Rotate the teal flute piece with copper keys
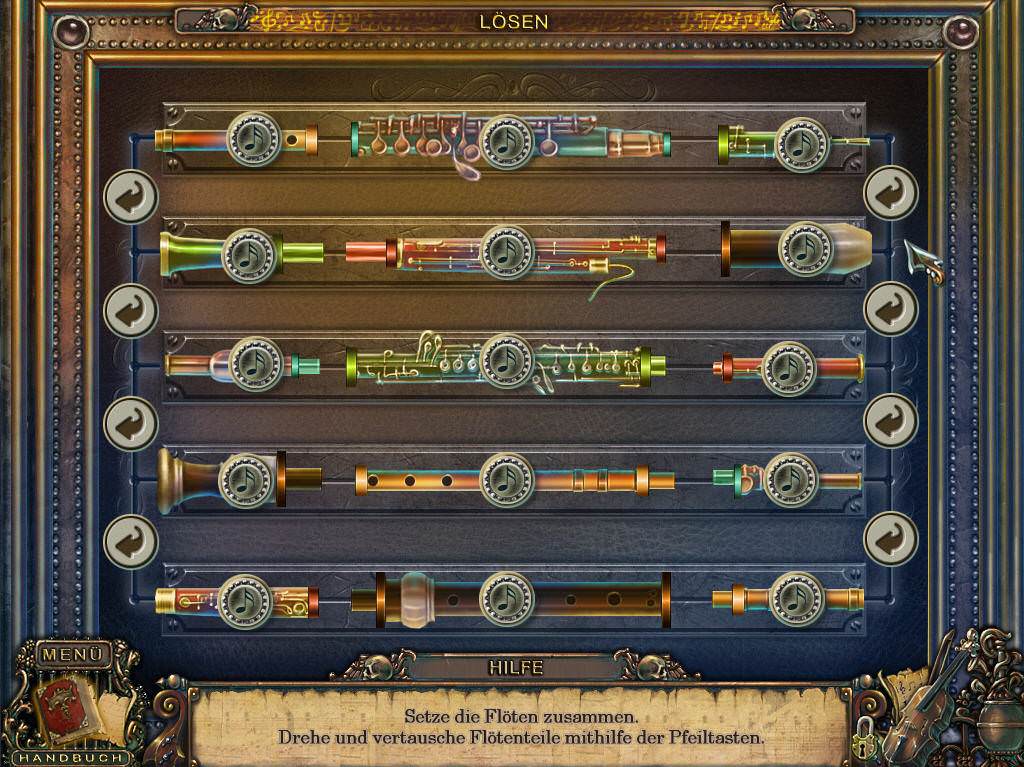The width and height of the screenshot is (1024, 767). 507,142
